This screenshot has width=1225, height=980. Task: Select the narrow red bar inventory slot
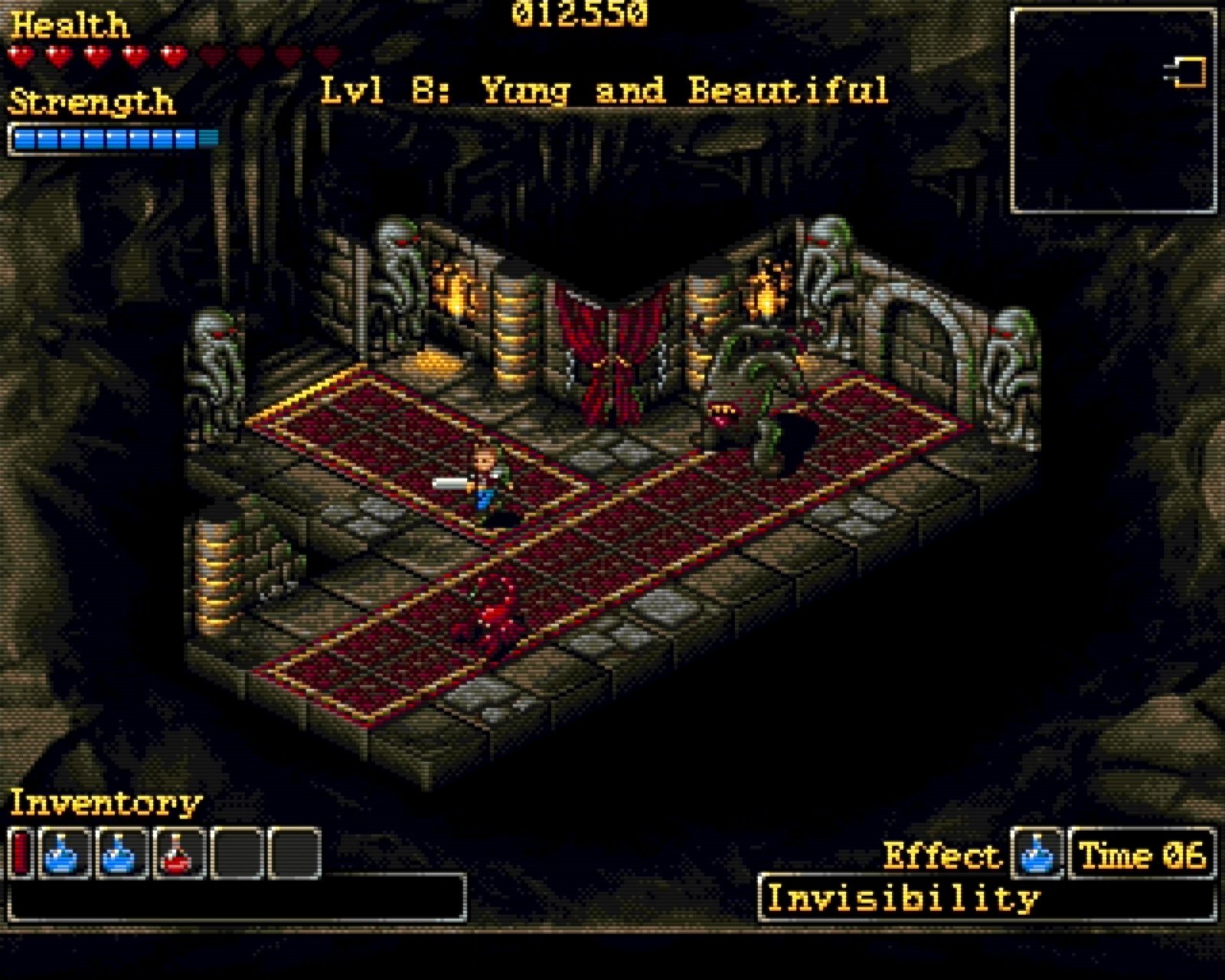21,853
